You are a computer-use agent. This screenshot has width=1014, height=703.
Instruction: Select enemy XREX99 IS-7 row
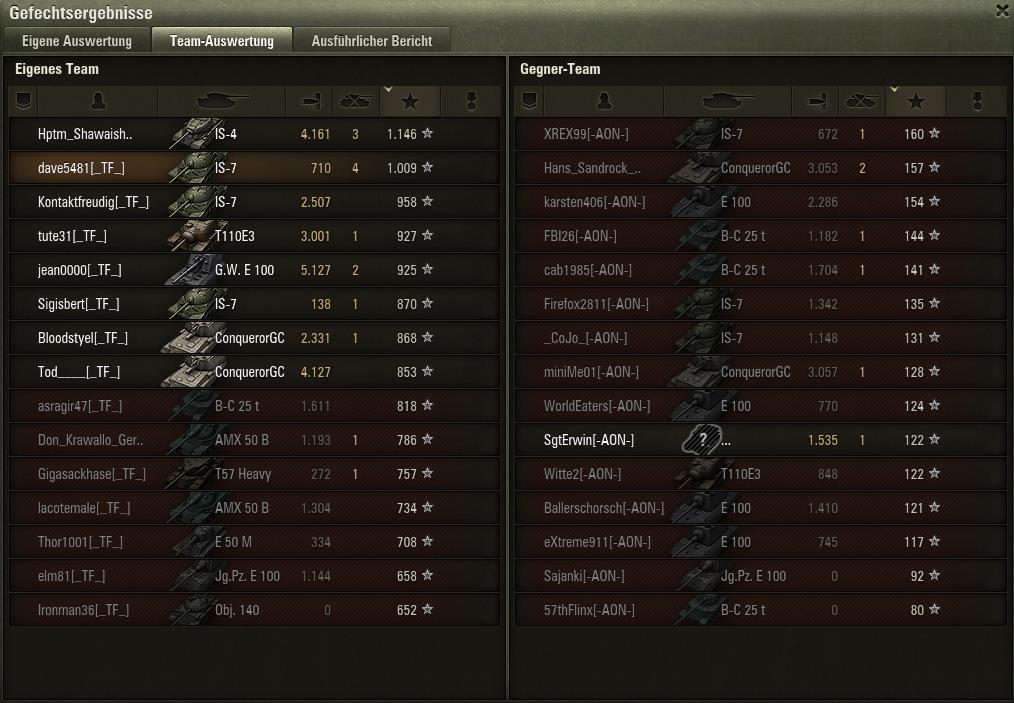point(760,134)
